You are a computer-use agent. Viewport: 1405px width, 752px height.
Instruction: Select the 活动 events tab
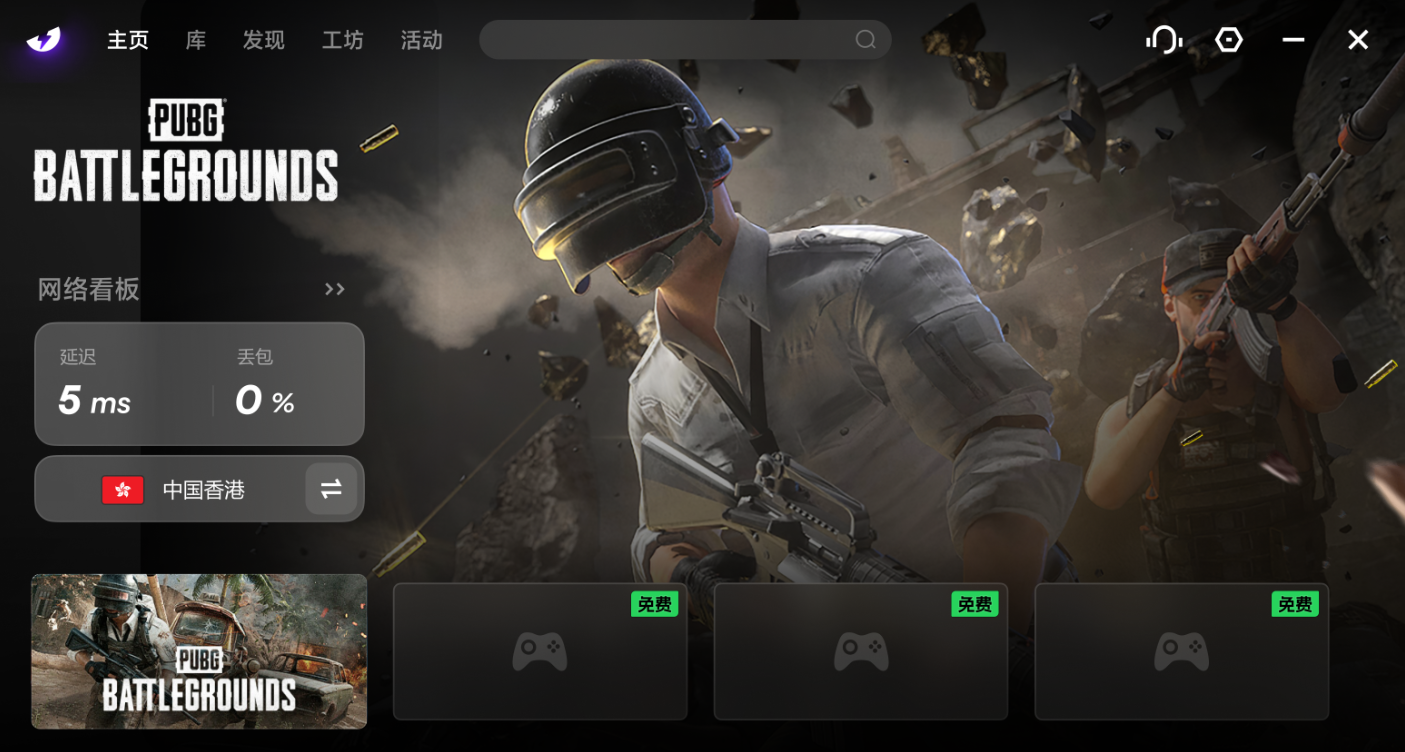[x=421, y=40]
